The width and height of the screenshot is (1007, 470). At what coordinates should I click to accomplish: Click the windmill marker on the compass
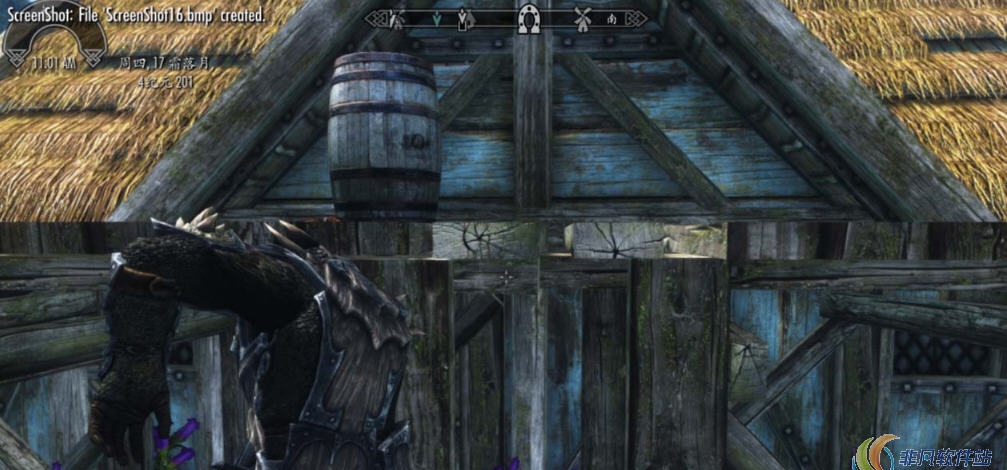click(x=584, y=19)
